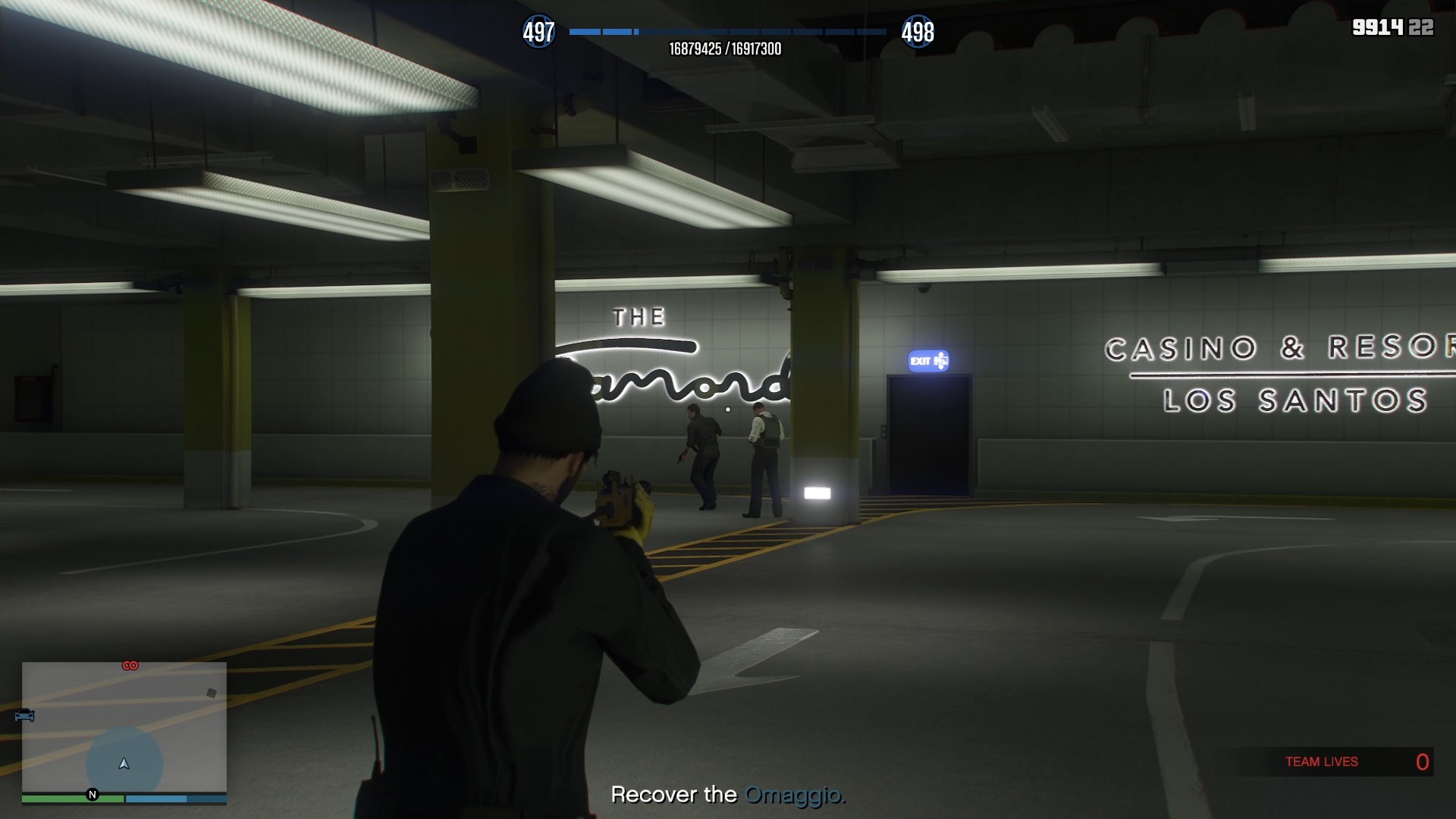Click the red 0 team lives counter
The image size is (1456, 819).
tap(1421, 761)
